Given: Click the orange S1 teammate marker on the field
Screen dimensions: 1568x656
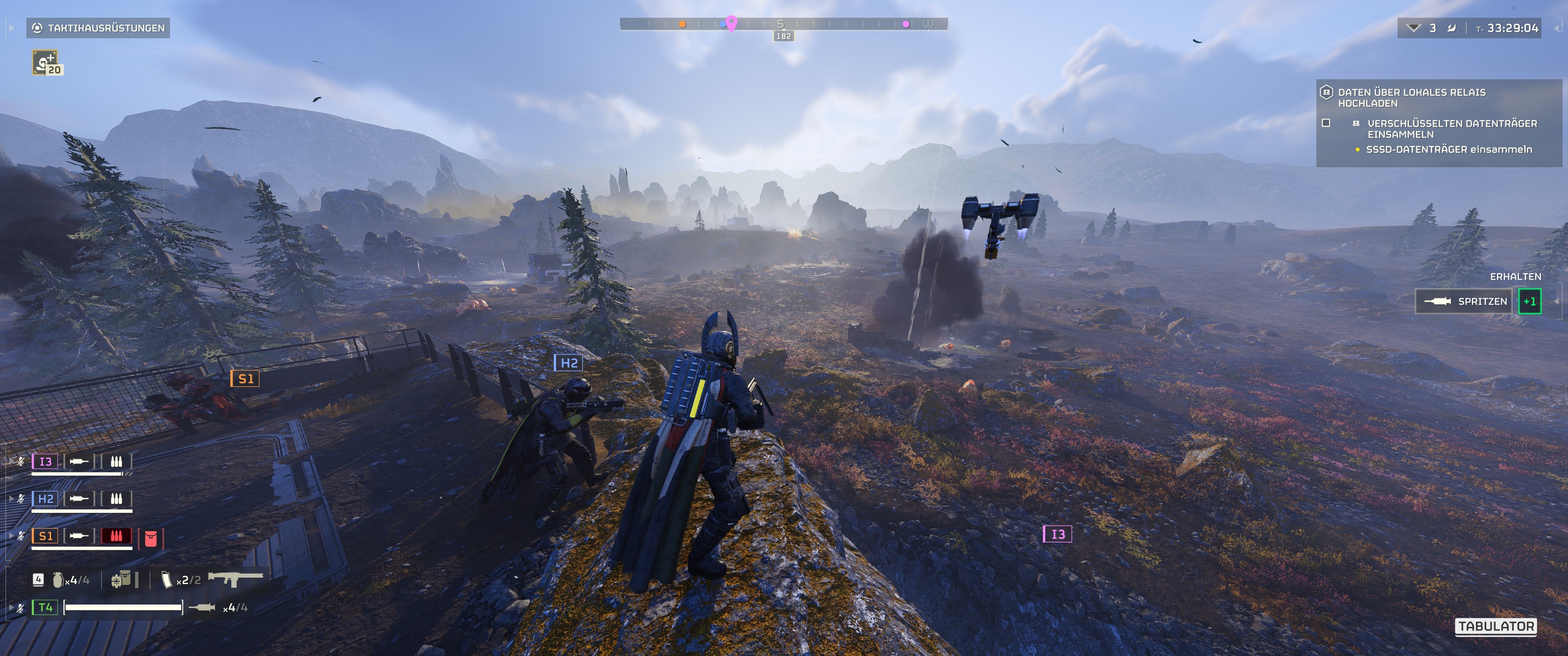Looking at the screenshot, I should tap(245, 379).
